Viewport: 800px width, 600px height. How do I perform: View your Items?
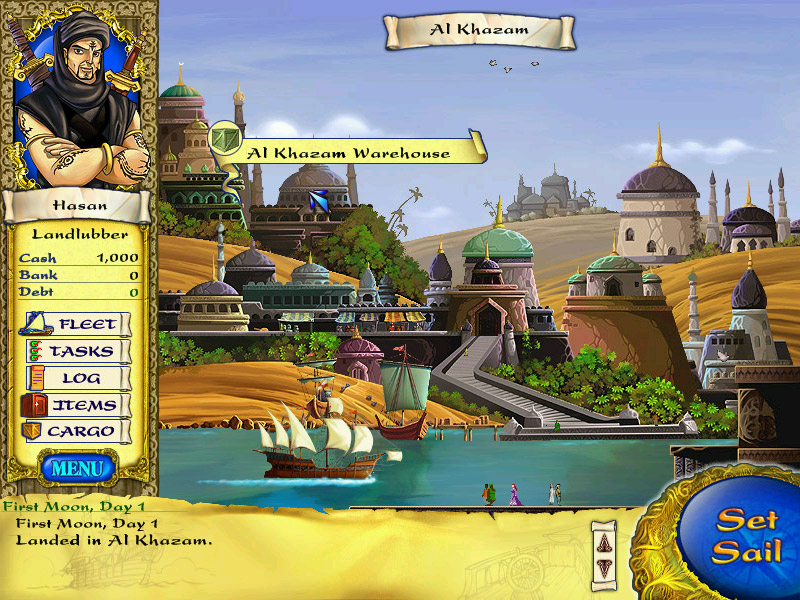(x=76, y=405)
